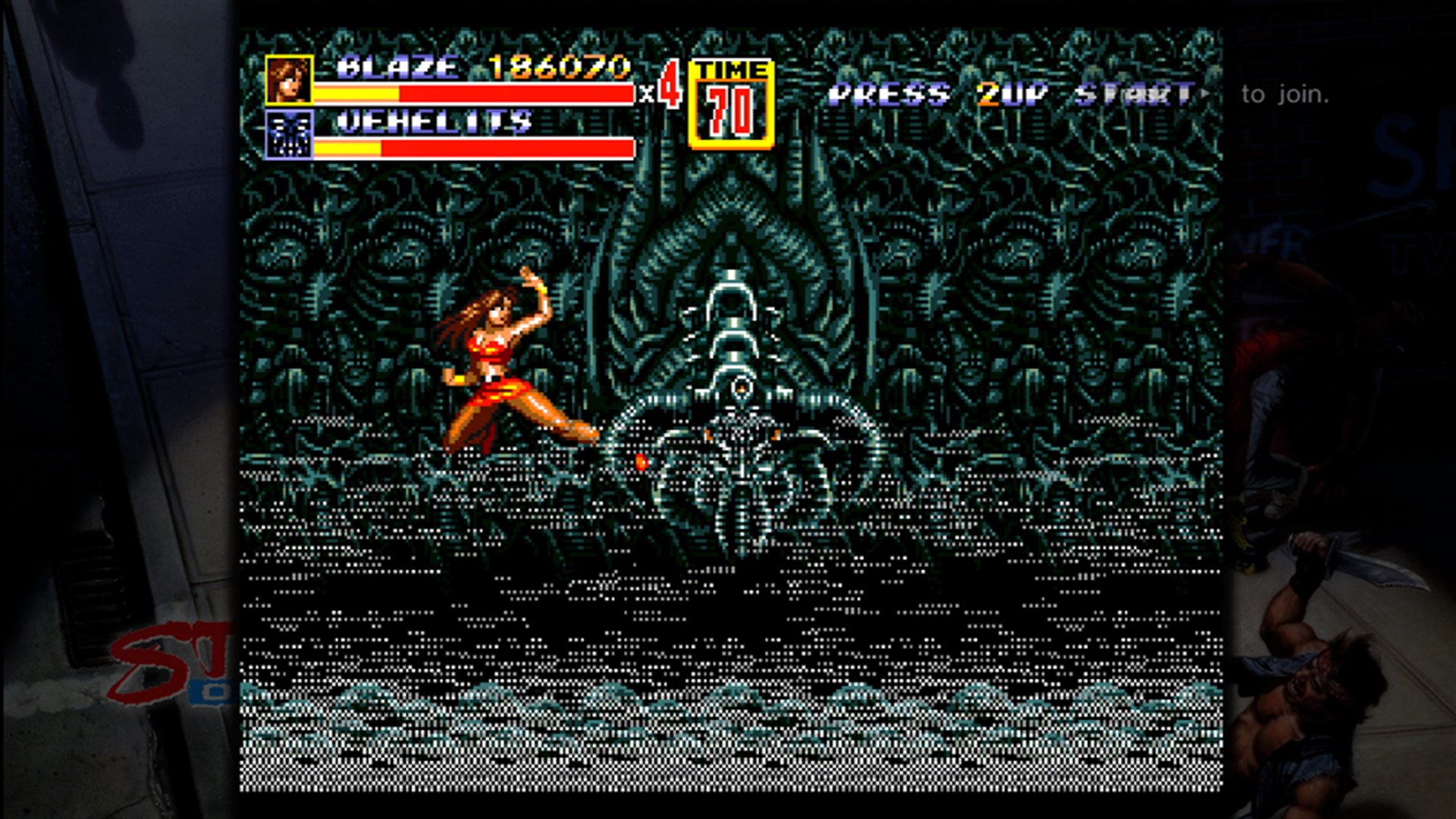Click the 2UP text in the join prompt
The height and width of the screenshot is (819, 1456).
tap(1010, 91)
